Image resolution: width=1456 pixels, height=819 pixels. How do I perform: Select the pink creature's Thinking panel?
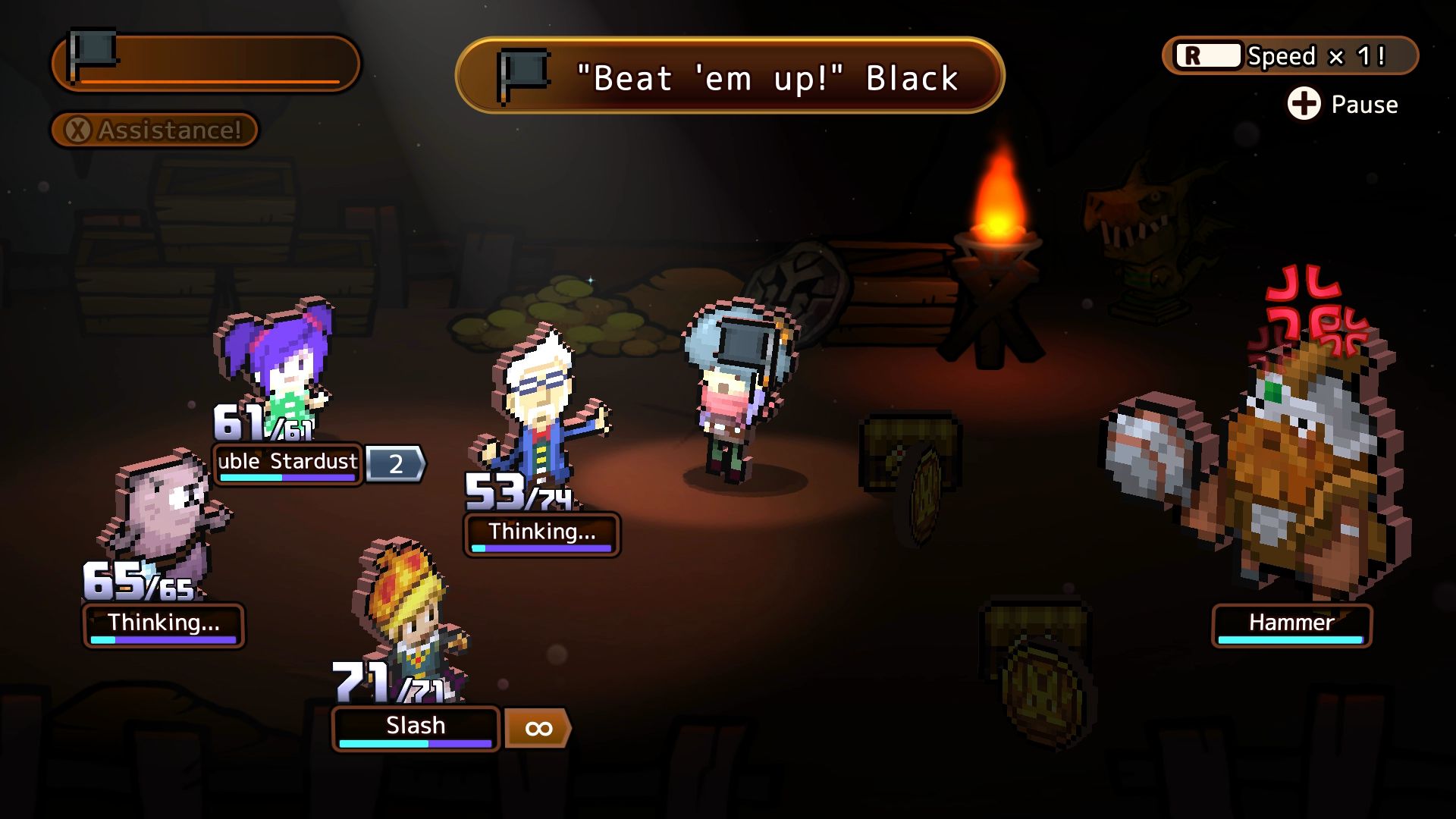[x=164, y=624]
